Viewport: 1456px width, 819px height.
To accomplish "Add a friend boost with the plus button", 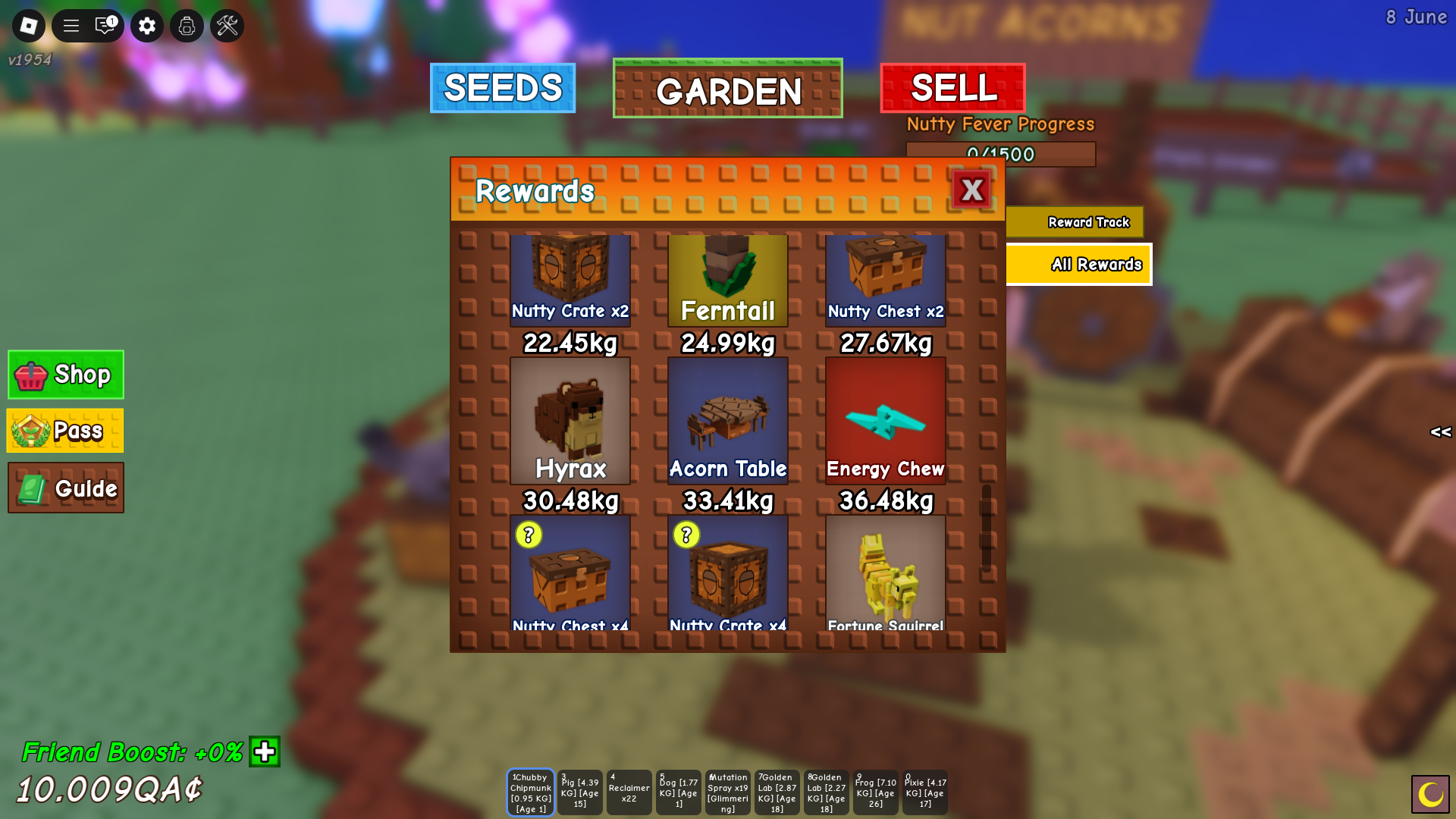I will (x=265, y=752).
